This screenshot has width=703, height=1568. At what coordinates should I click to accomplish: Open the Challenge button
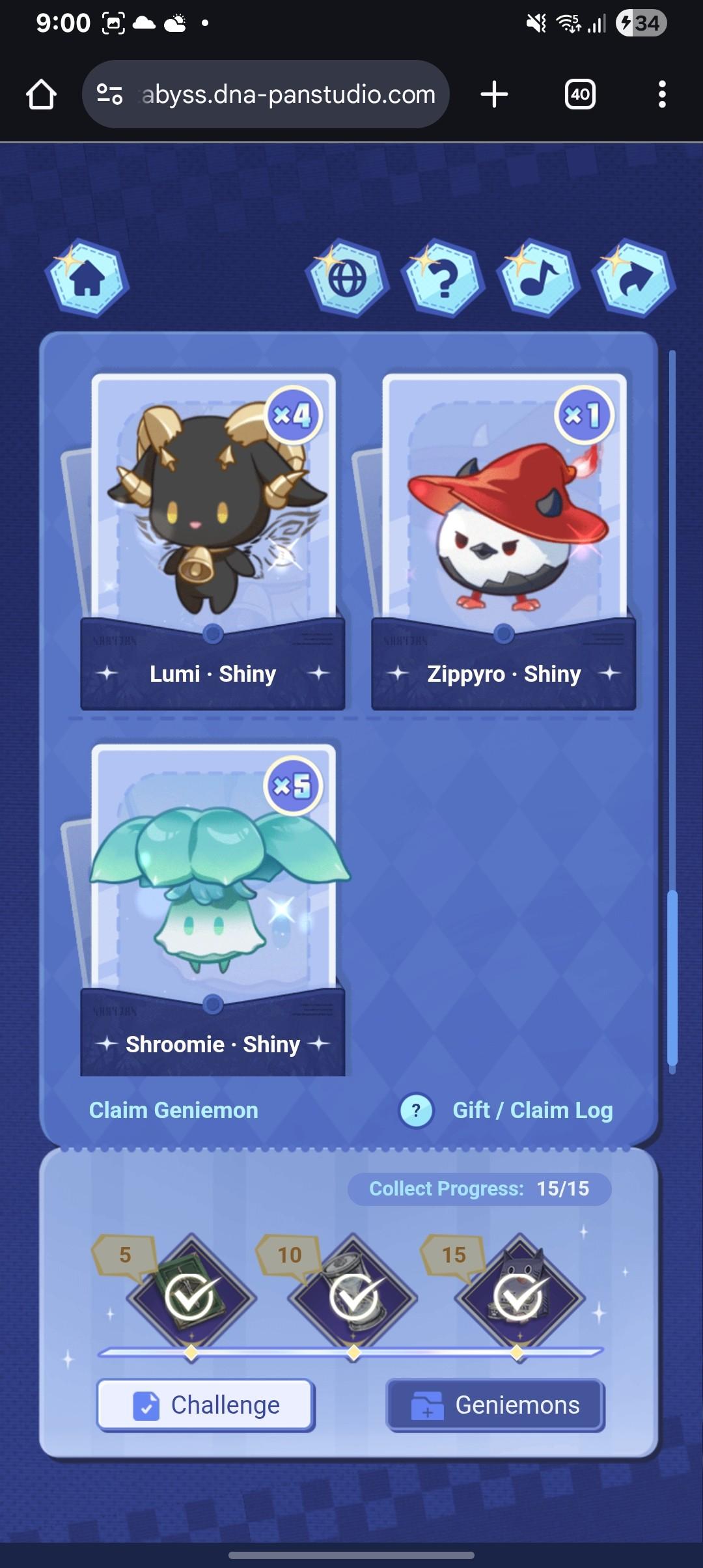[x=206, y=1405]
